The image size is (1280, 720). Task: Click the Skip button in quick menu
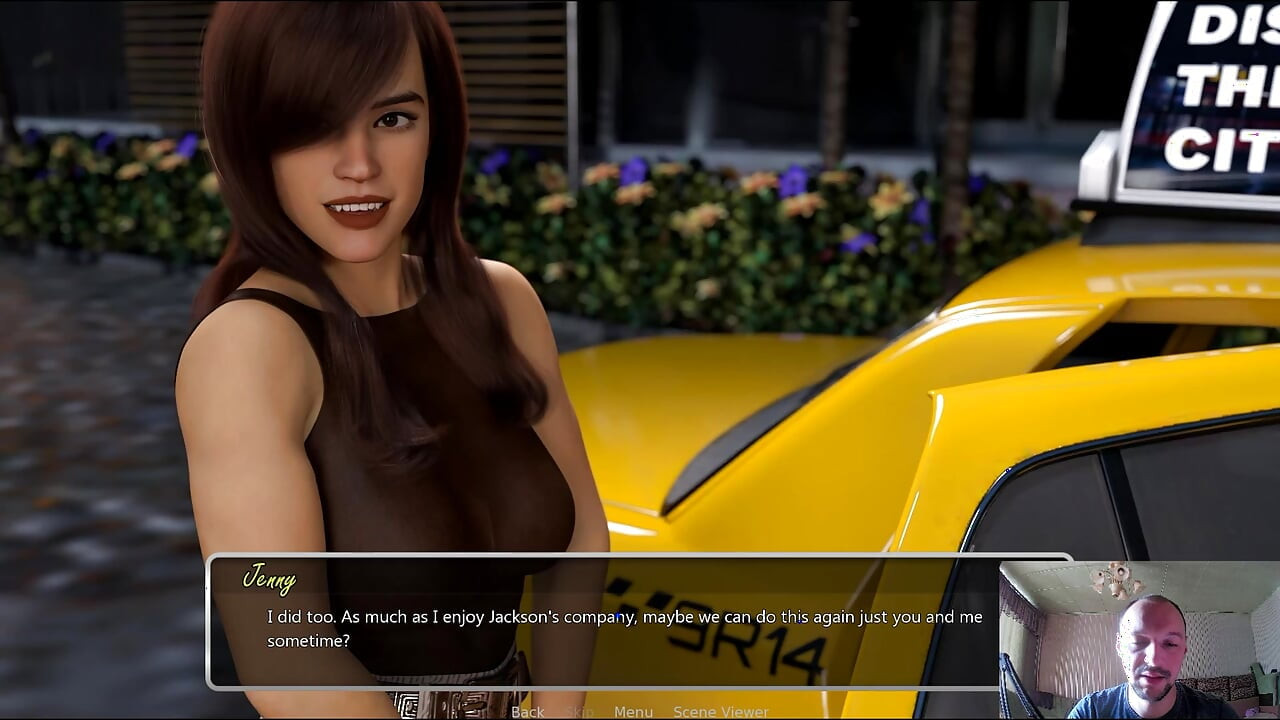coord(579,711)
